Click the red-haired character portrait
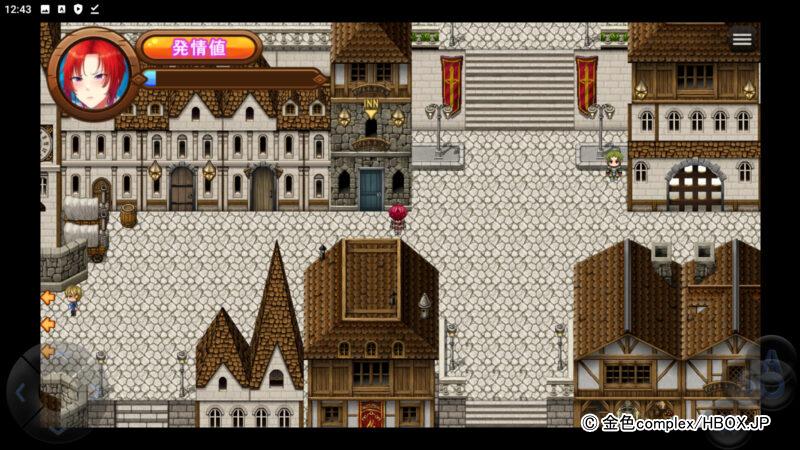The image size is (800, 450). click(92, 74)
